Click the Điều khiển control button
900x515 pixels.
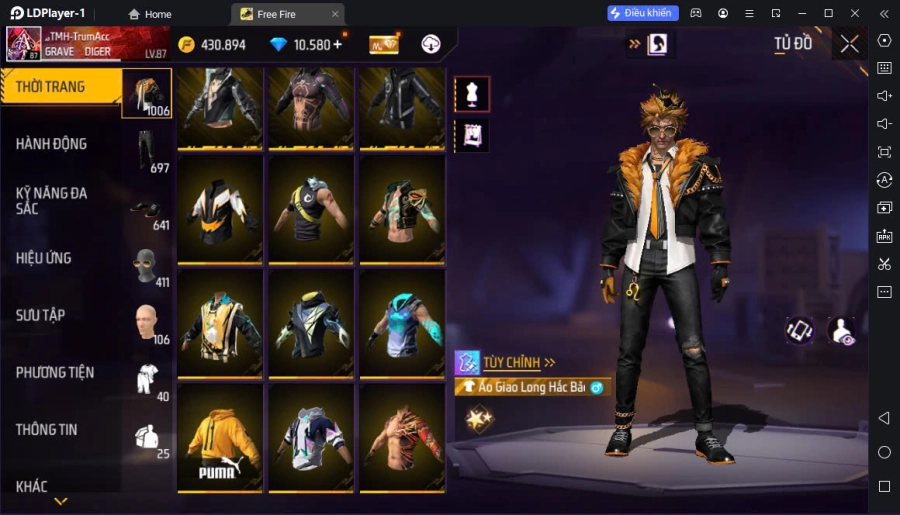(x=643, y=13)
